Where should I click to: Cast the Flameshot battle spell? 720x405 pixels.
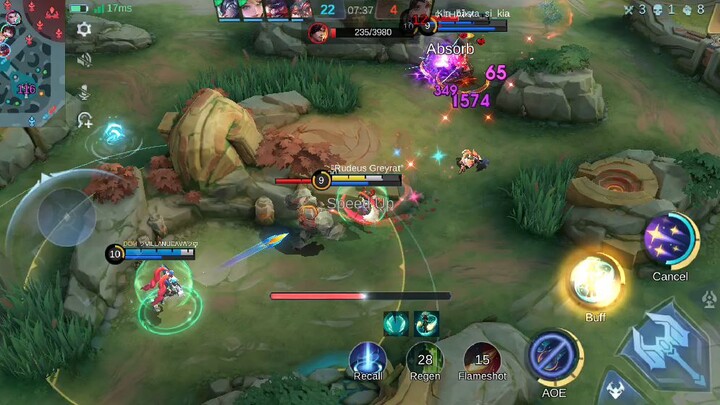tap(482, 358)
